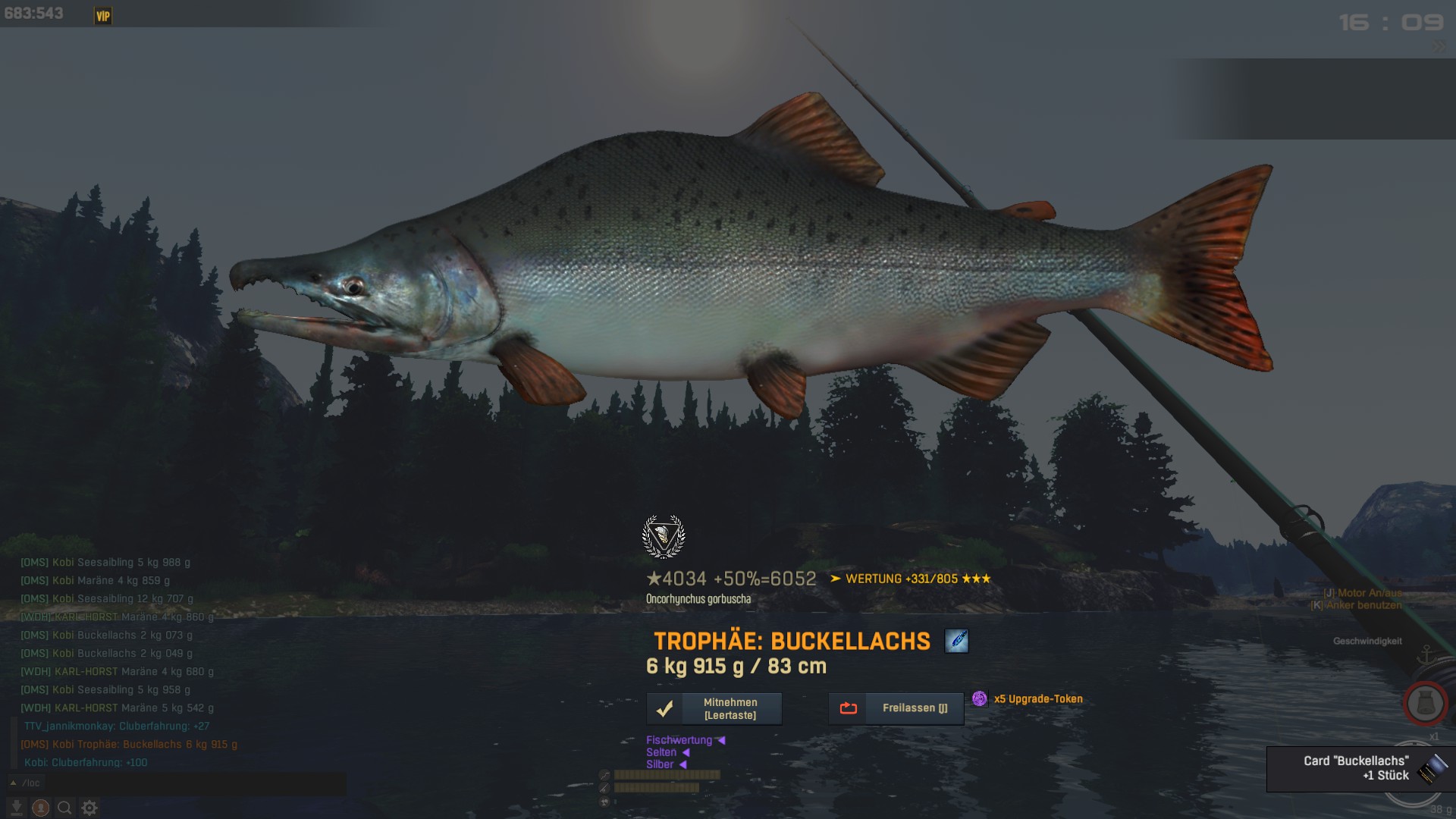Screen dimensions: 1456x819
Task: Click the VIP badge in the top bar
Action: click(103, 16)
